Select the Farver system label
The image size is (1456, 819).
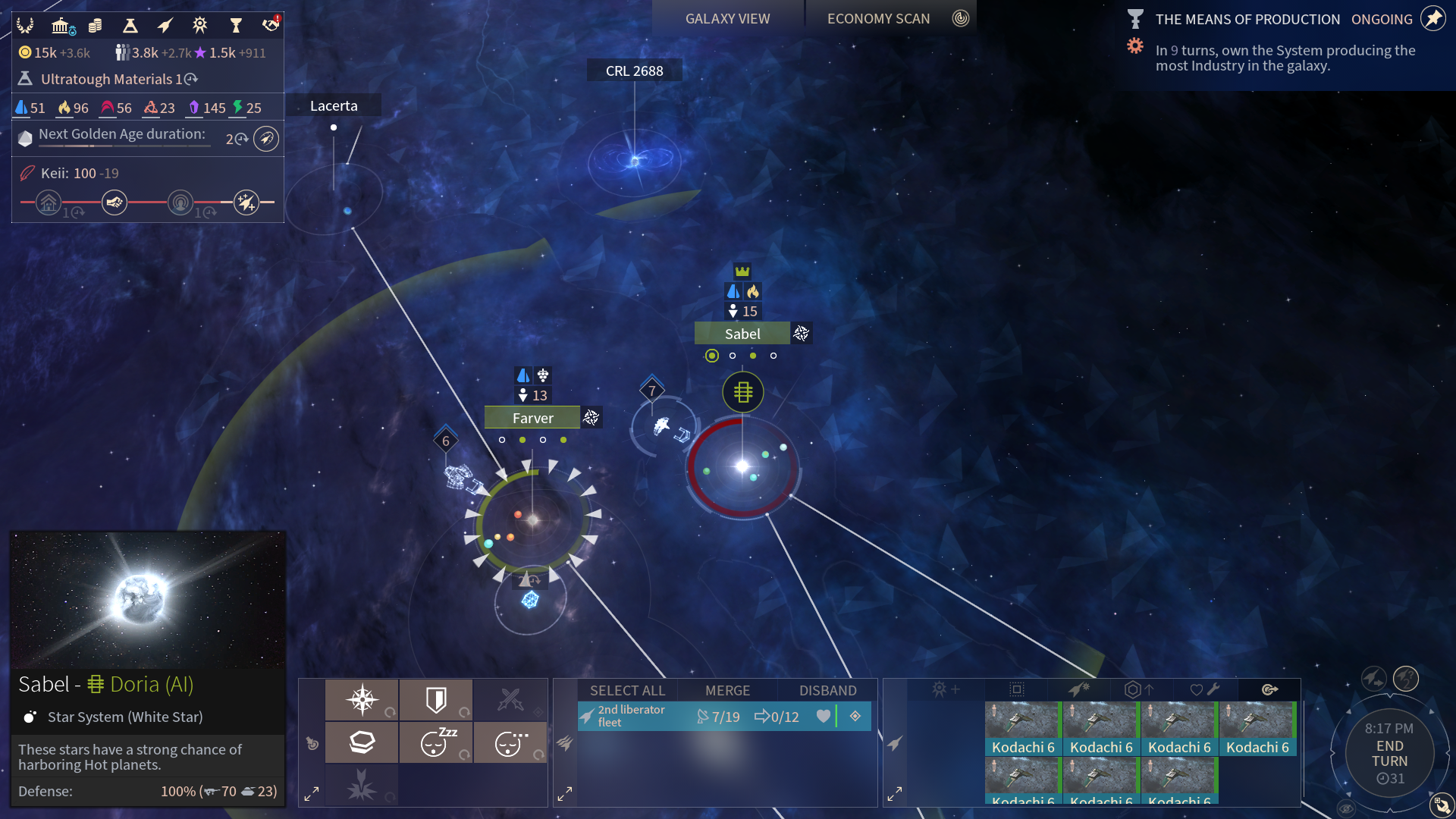tap(532, 418)
